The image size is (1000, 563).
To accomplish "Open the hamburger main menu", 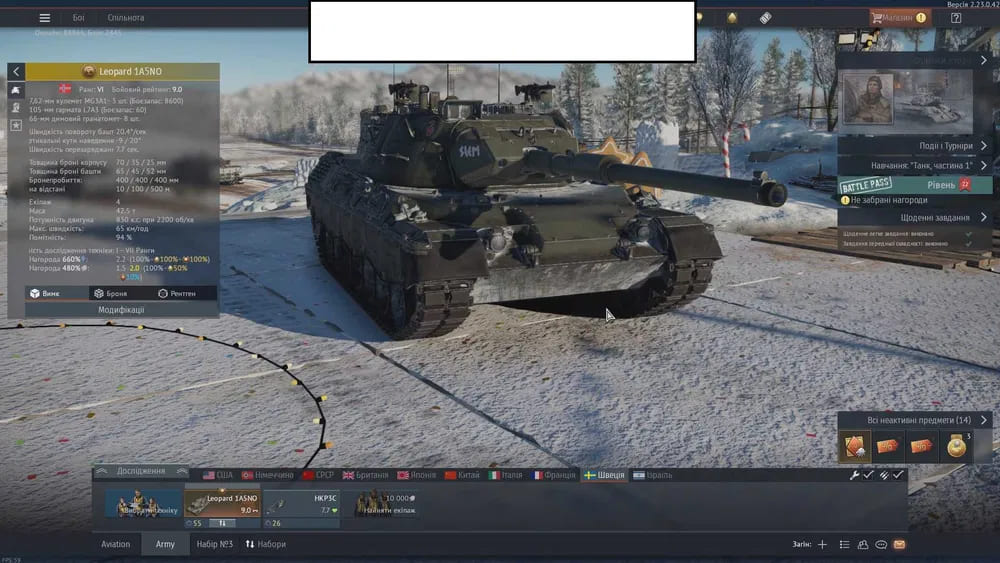I will click(44, 17).
